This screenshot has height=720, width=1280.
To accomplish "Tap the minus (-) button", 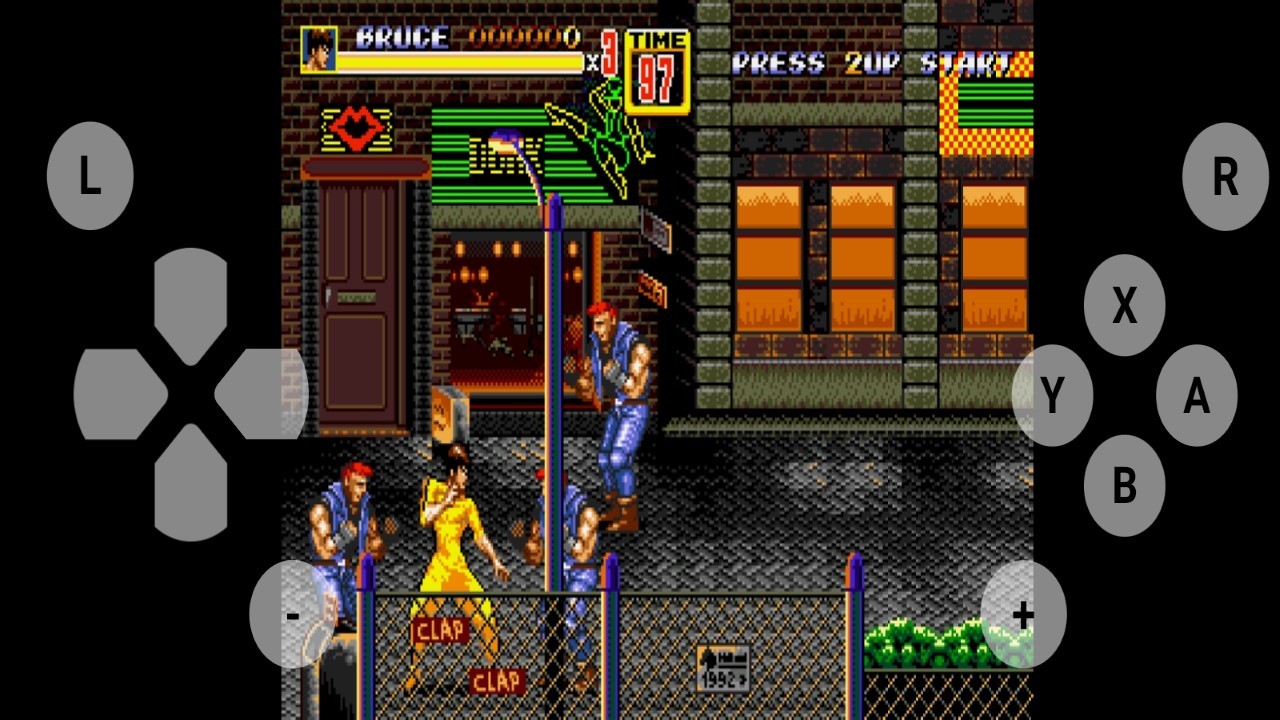I will point(292,615).
